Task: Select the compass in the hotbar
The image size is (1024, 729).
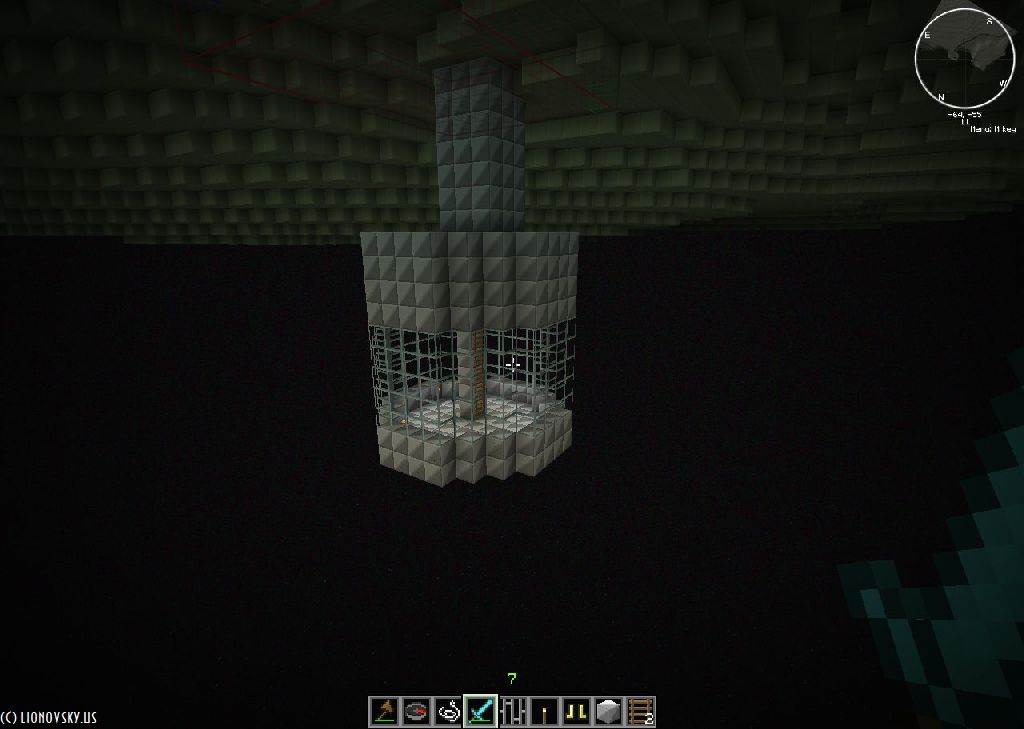Action: pyautogui.click(x=416, y=711)
